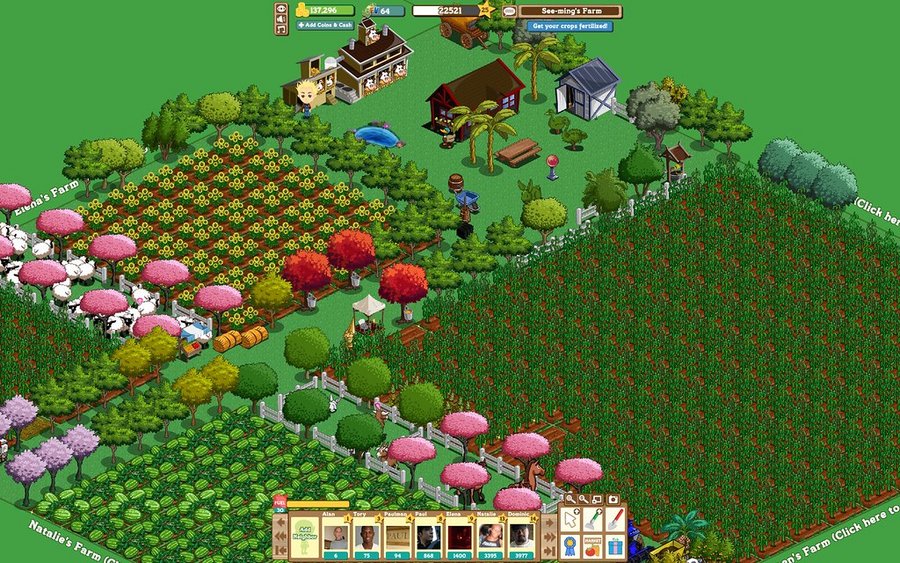Open neighbor Elena's profile tile
The height and width of the screenshot is (563, 900).
[458, 536]
